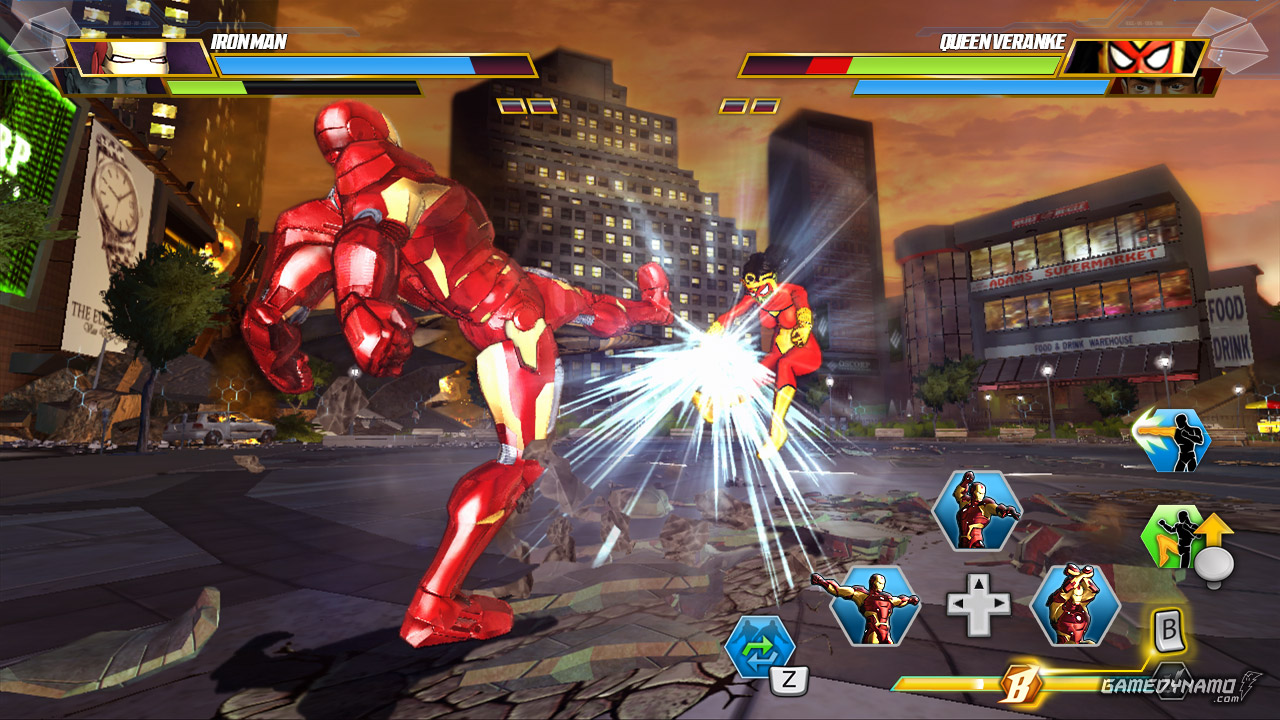Choose Iron Man's raised-fist move icon
Viewport: 1280px width, 720px height.
pyautogui.click(x=976, y=510)
